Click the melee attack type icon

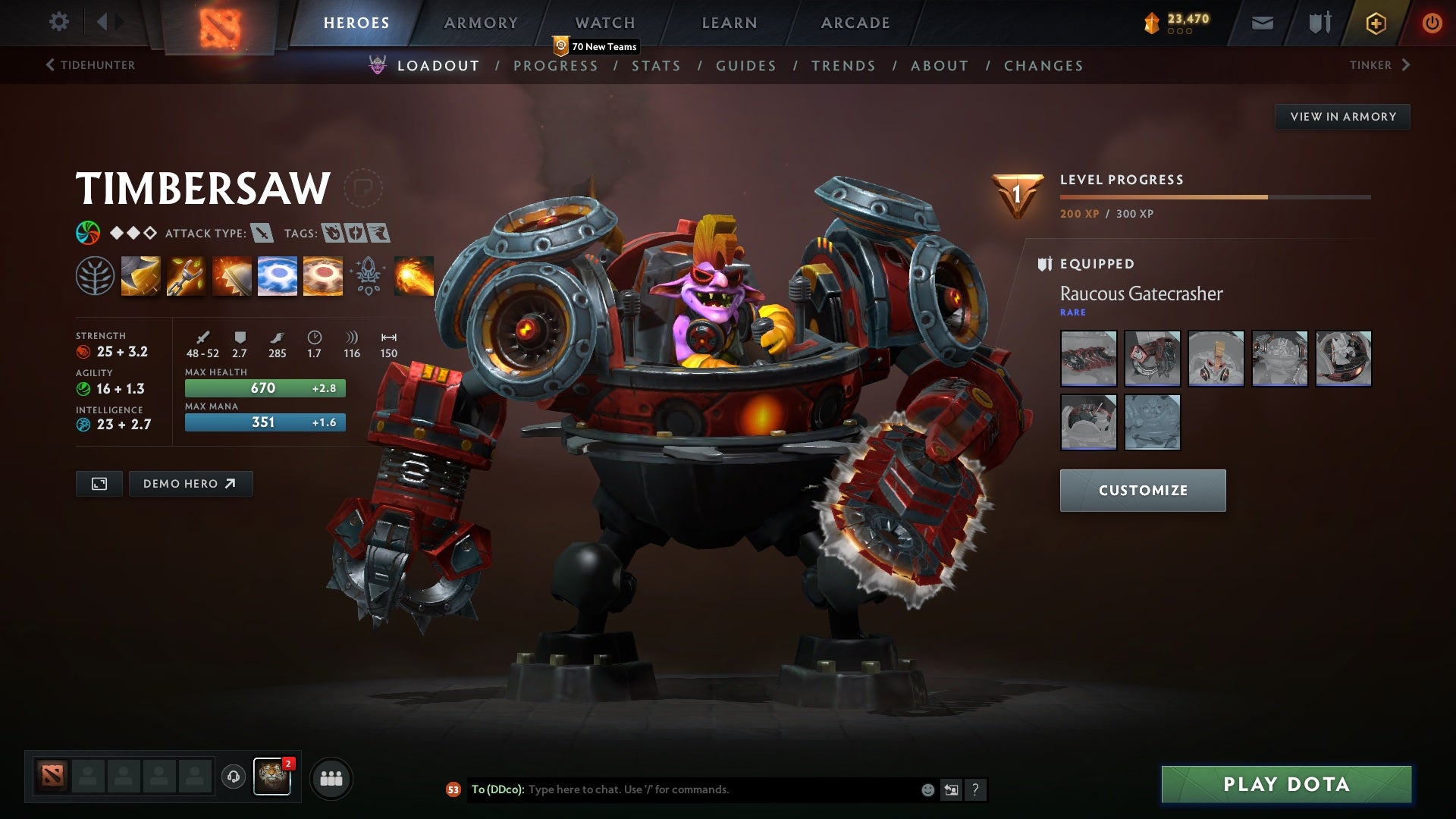(262, 234)
